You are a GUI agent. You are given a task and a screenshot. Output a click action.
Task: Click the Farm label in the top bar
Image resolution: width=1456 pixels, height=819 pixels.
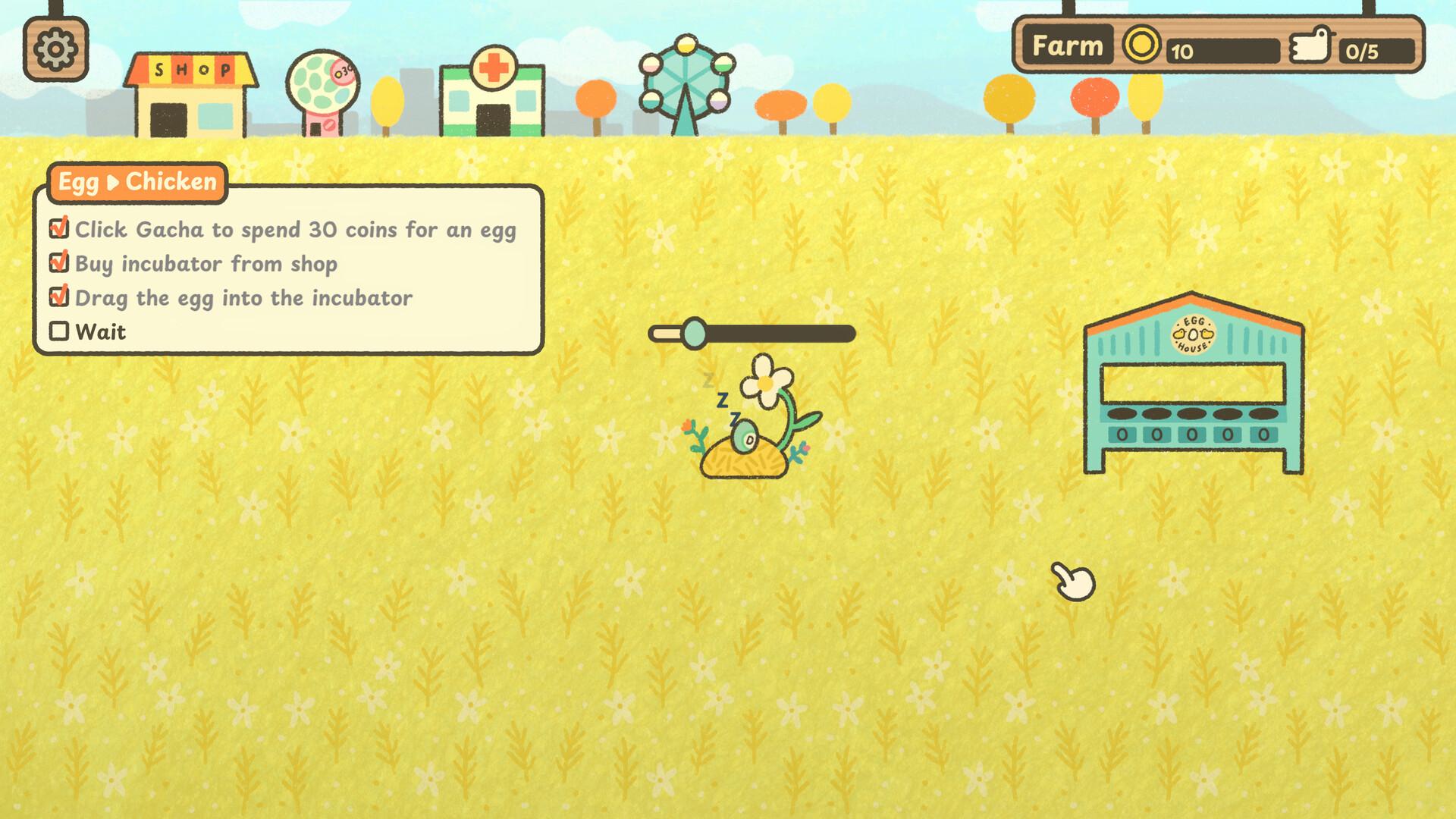(1067, 46)
